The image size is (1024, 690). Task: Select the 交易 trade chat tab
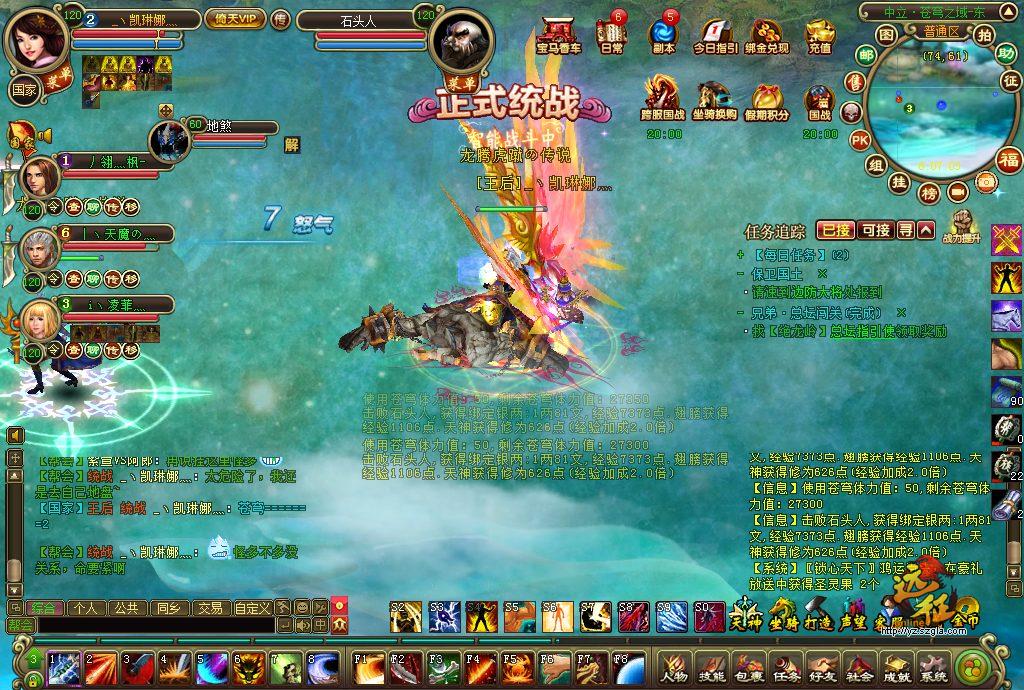(x=208, y=607)
